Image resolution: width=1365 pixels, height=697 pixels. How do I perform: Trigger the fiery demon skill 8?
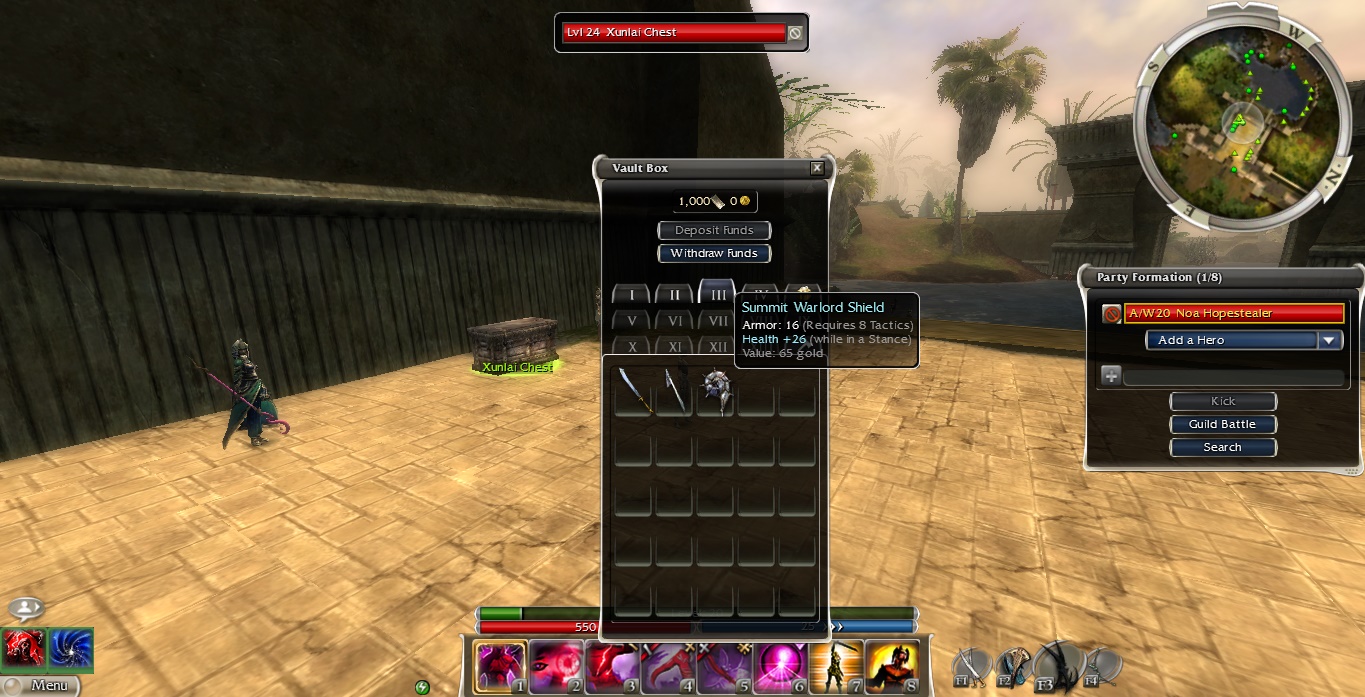click(x=891, y=667)
